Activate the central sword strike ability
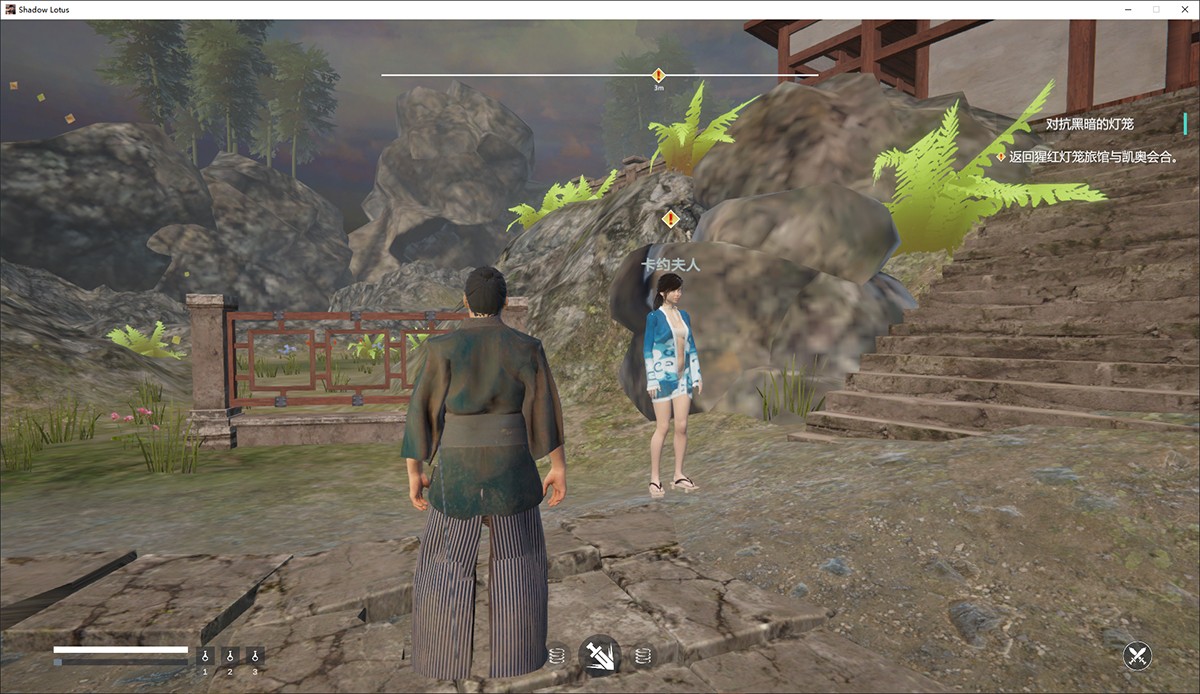The height and width of the screenshot is (694, 1200). 600,656
